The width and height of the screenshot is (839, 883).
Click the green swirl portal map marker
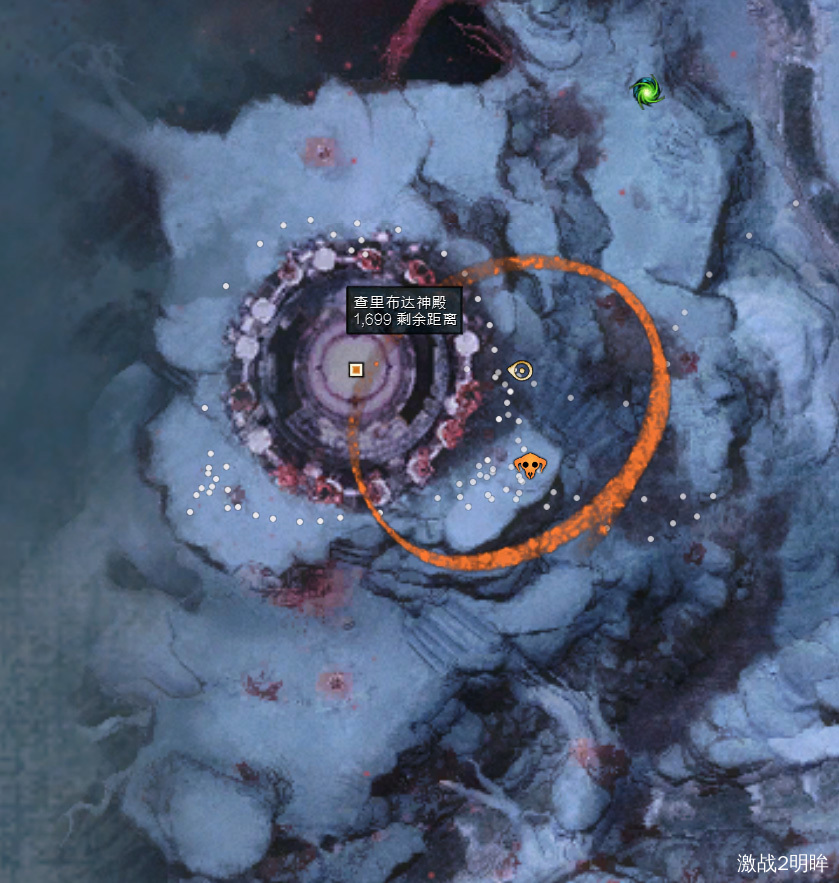coord(647,92)
